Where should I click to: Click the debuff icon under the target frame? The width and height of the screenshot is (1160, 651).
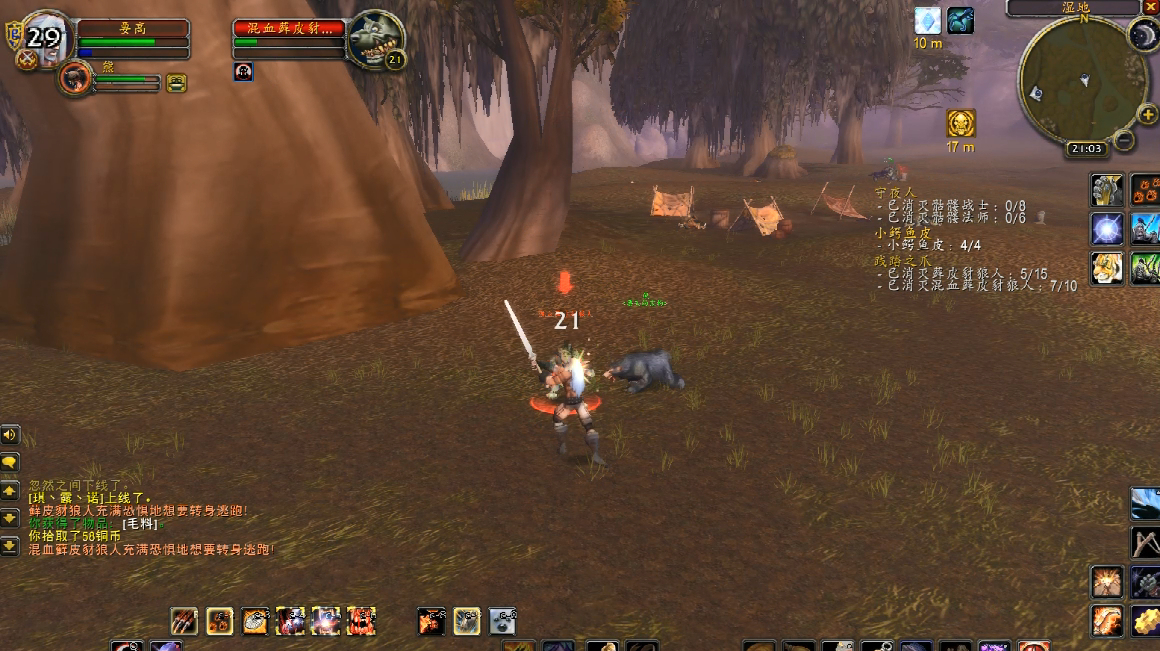click(243, 71)
